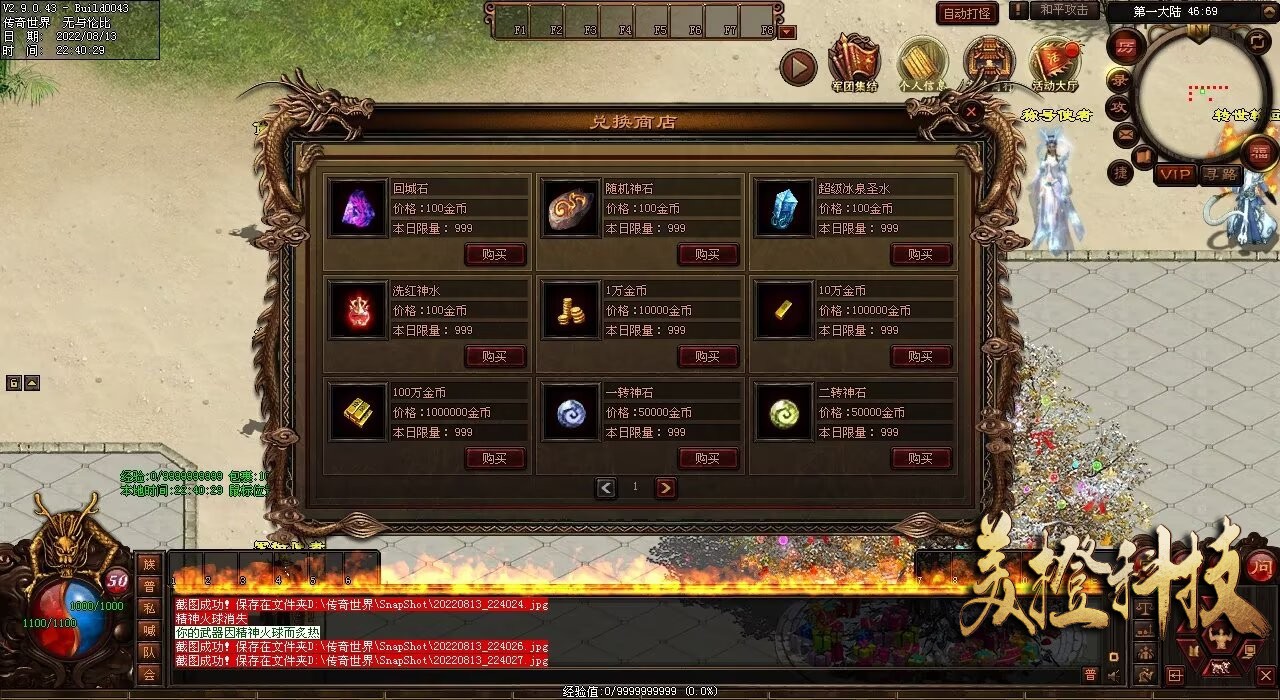Buy the 超级冰泉圣水 potion
The width and height of the screenshot is (1280, 700).
(921, 254)
